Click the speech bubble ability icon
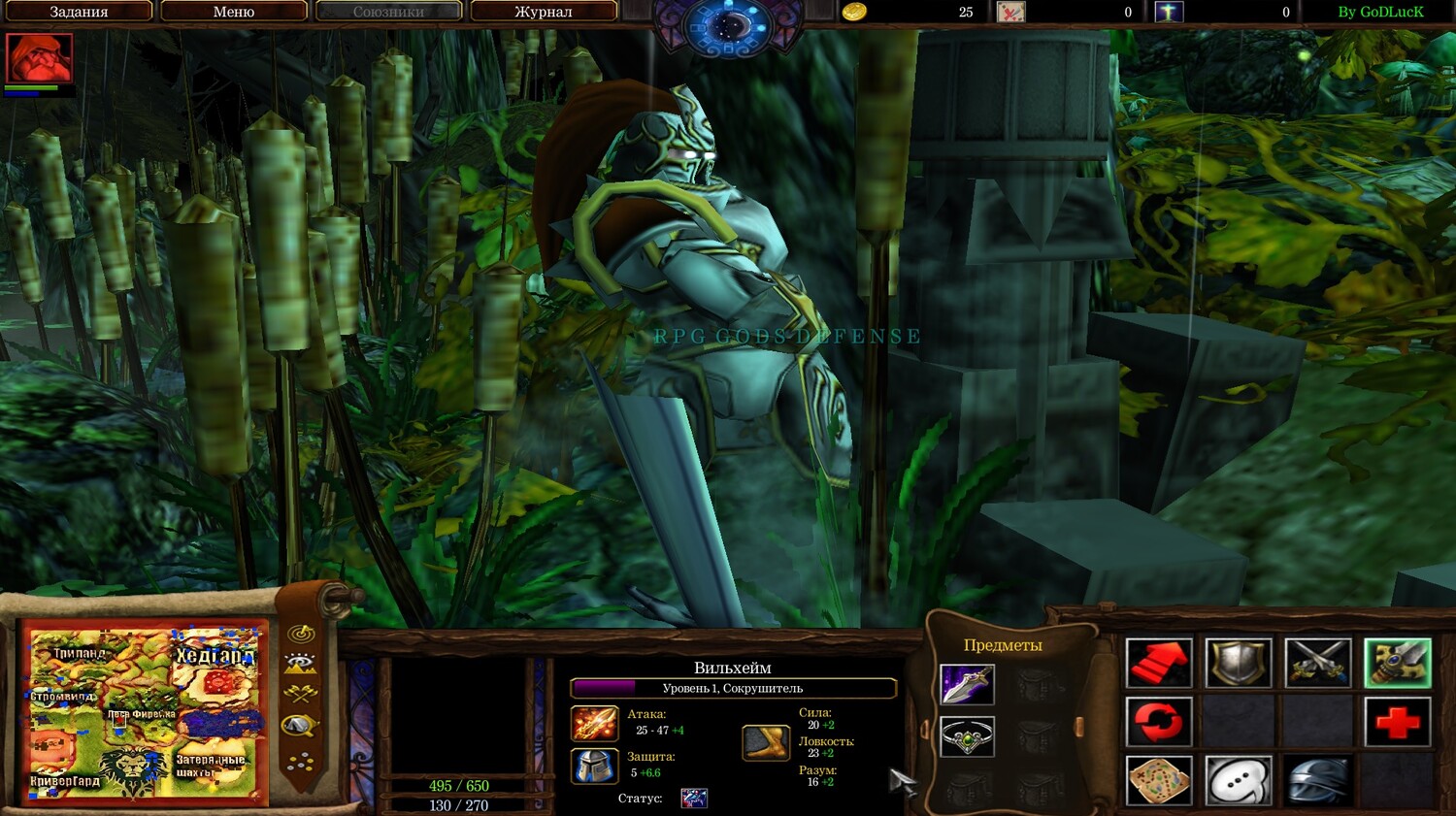This screenshot has width=1456, height=816. point(1239,780)
